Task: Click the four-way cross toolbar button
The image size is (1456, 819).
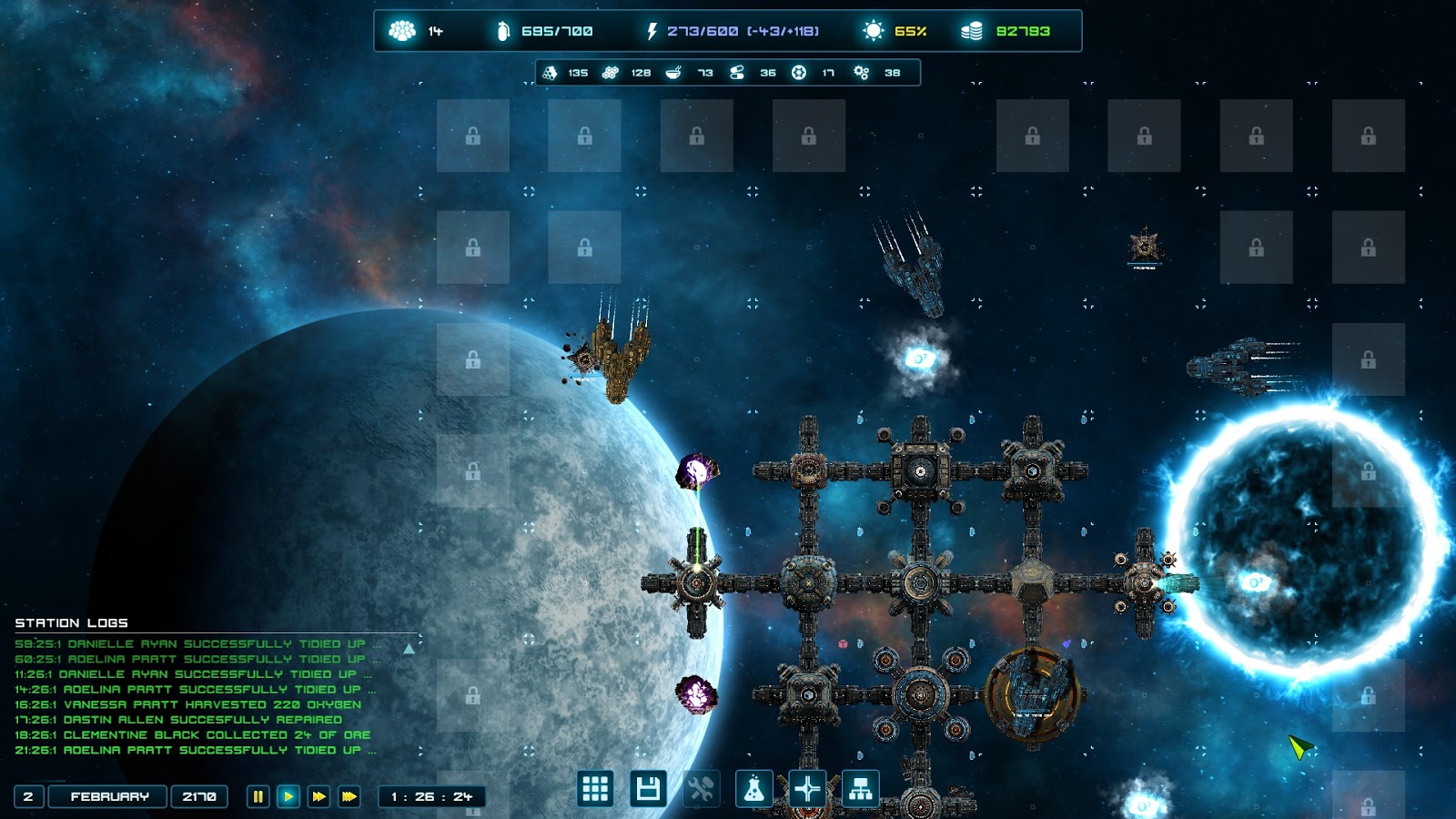Action: pyautogui.click(x=807, y=788)
